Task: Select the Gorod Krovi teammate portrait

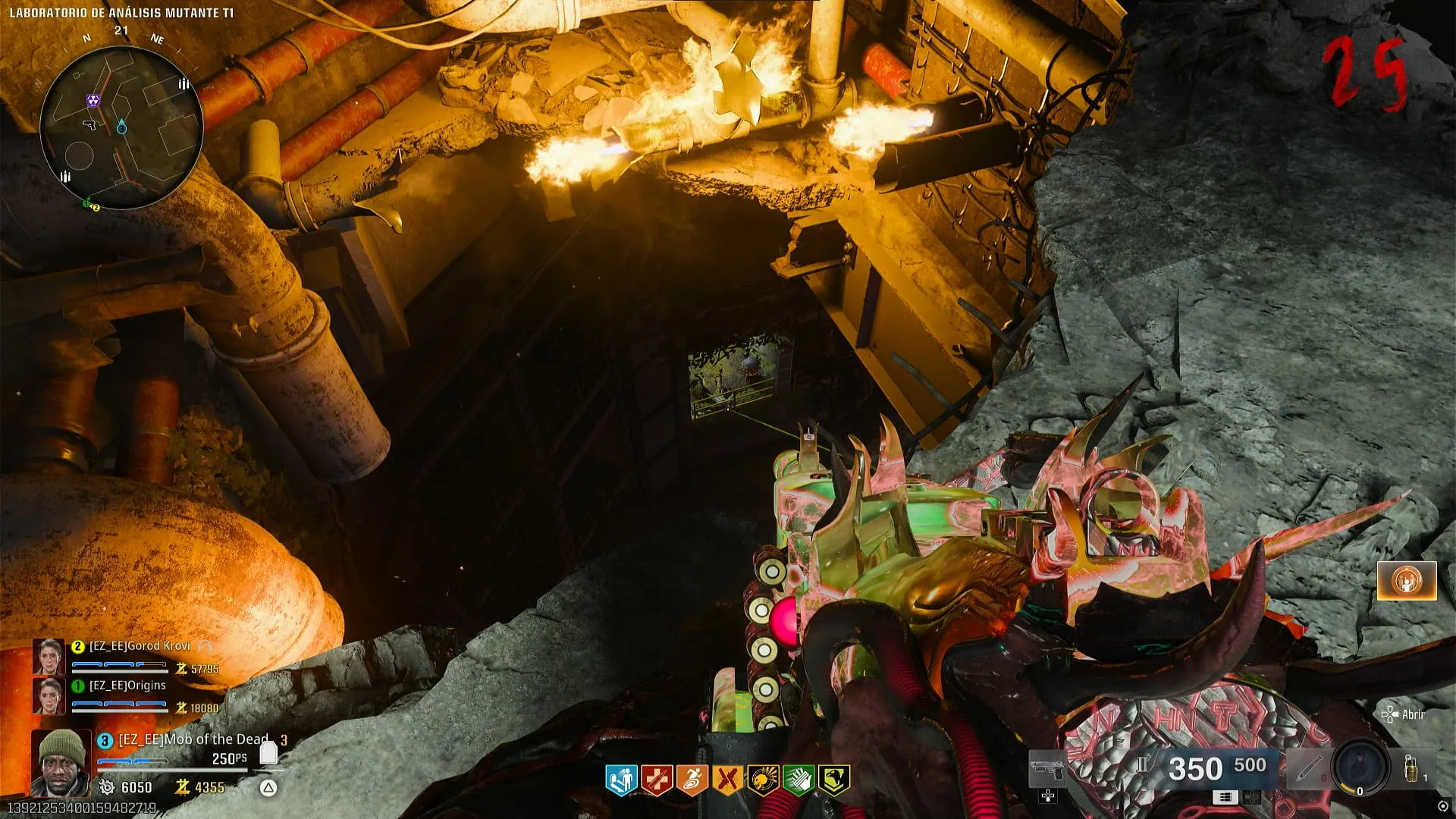Action: [49, 656]
